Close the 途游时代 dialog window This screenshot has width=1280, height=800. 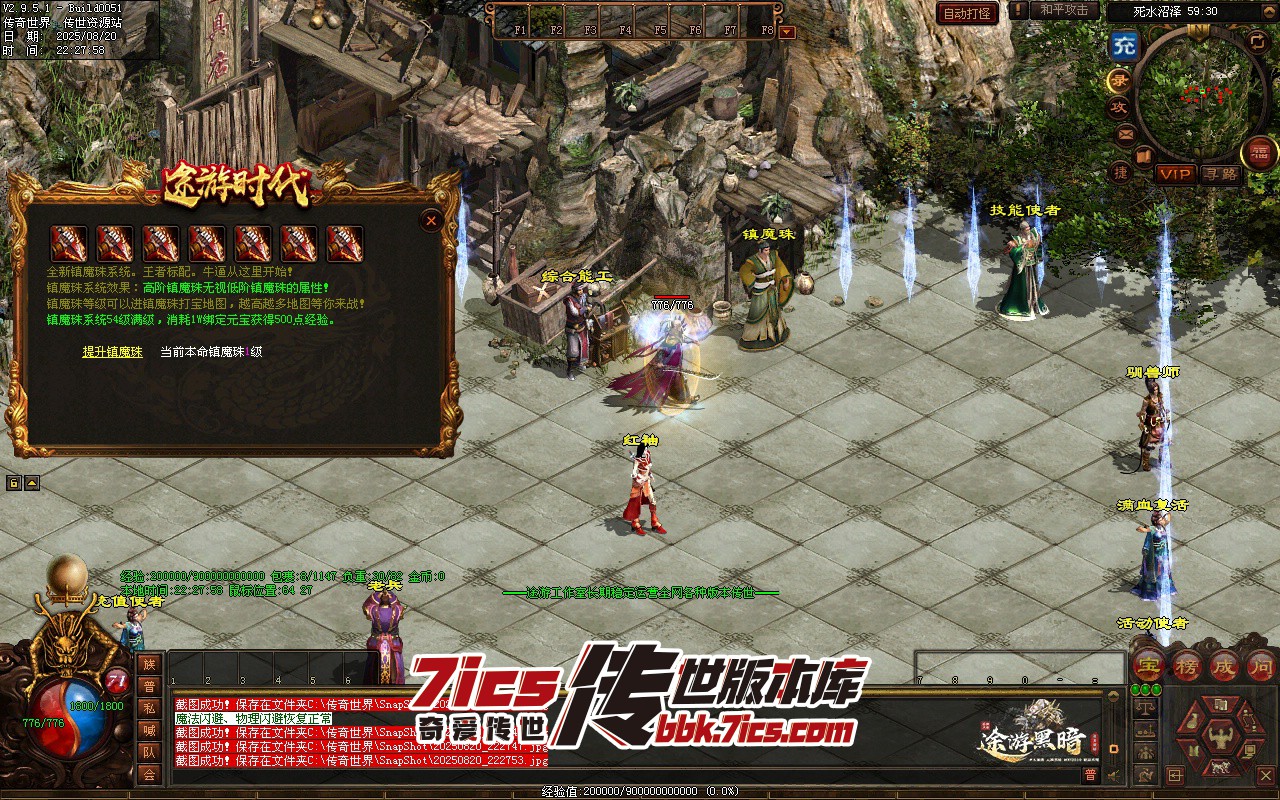point(431,220)
